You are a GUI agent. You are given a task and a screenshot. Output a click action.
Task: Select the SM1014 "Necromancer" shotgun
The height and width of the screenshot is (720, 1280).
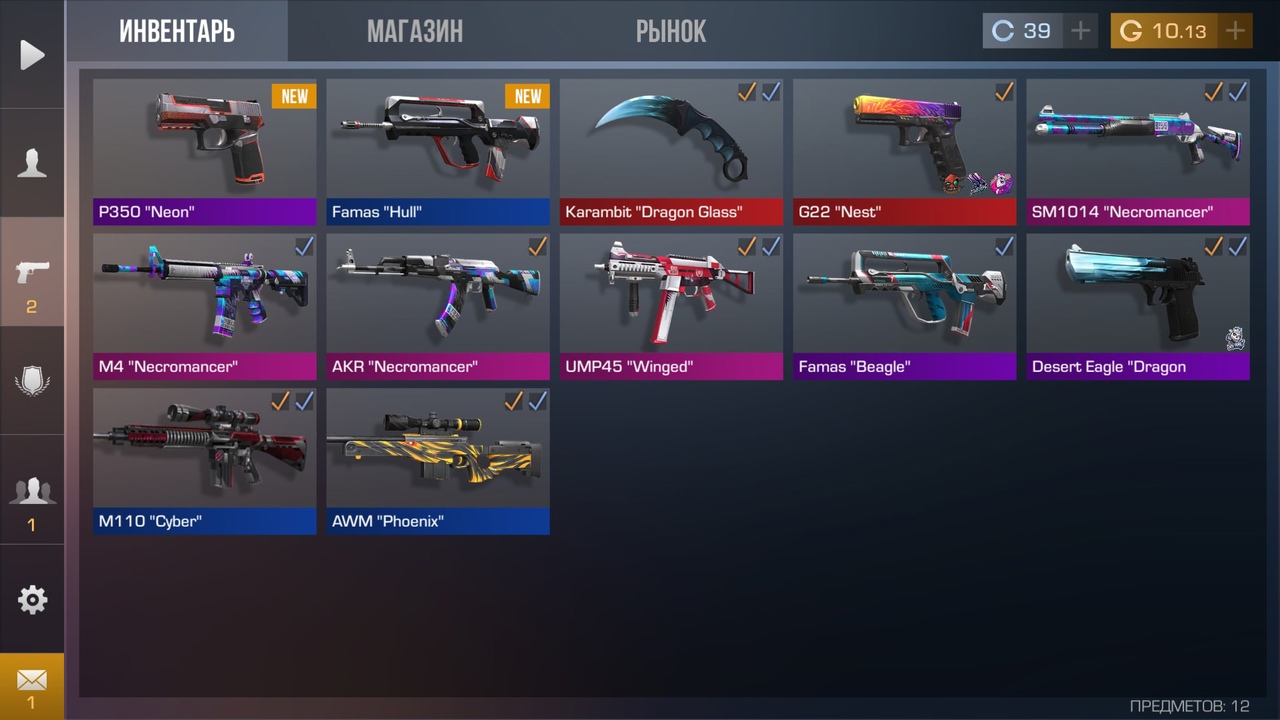pos(1138,152)
